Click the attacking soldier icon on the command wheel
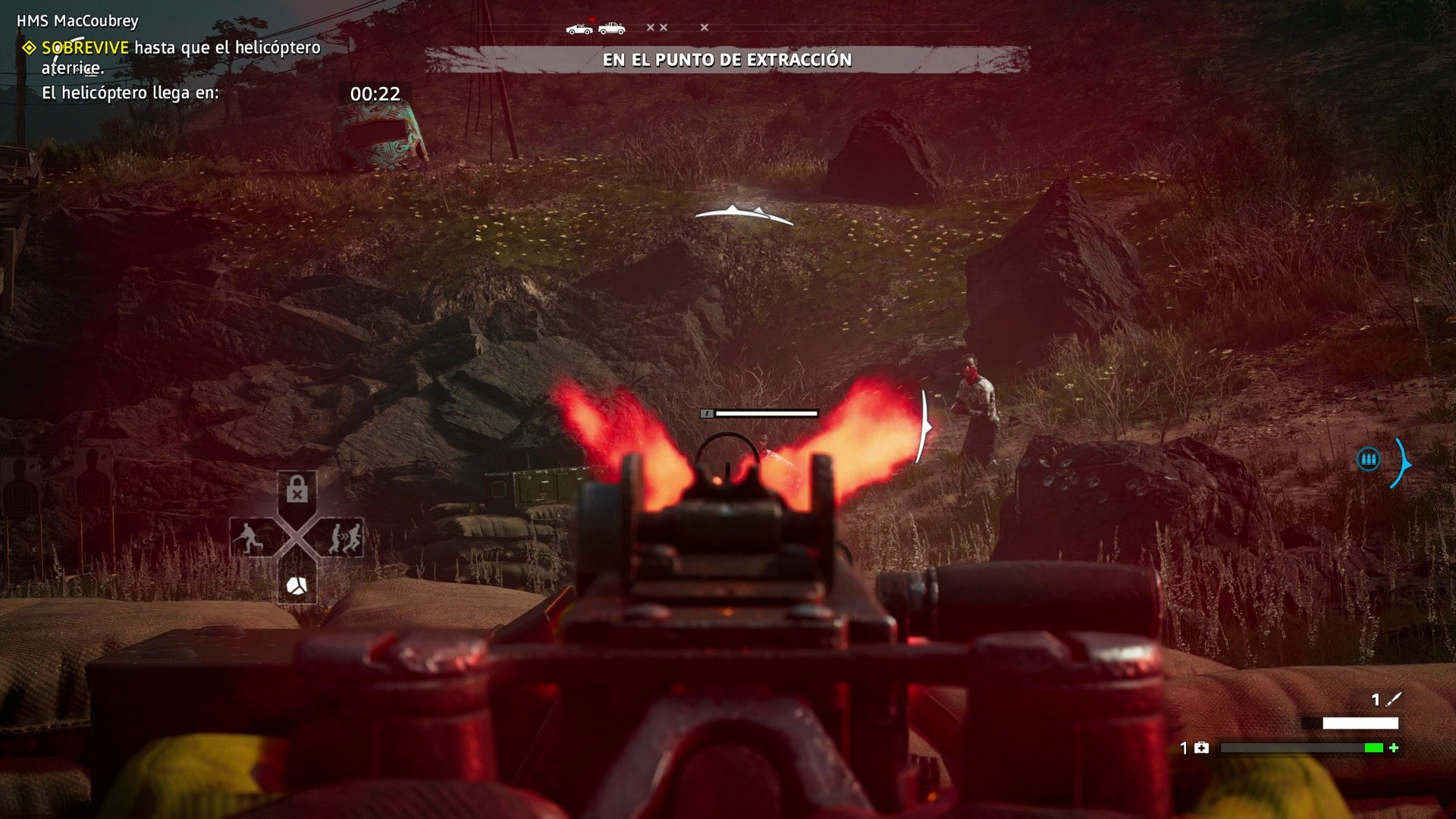This screenshot has width=1456, height=819. [x=251, y=535]
